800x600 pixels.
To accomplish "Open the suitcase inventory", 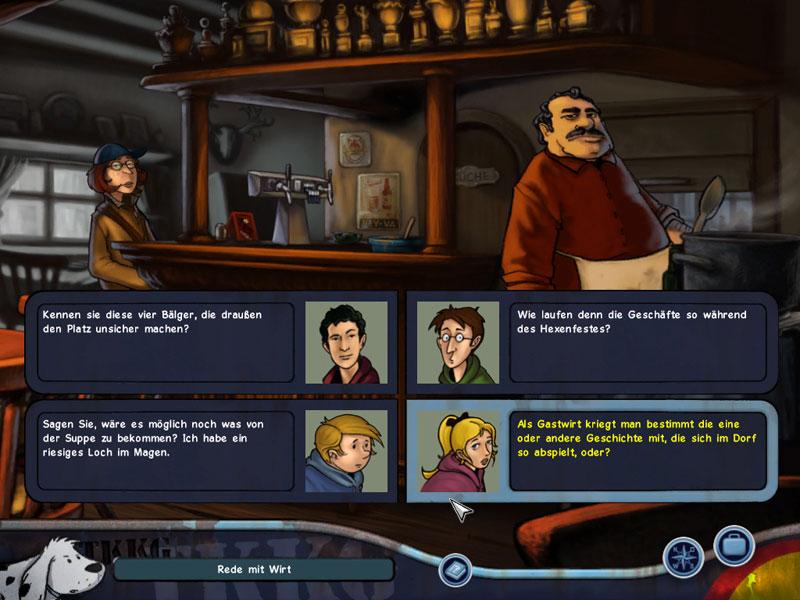I will [x=733, y=547].
